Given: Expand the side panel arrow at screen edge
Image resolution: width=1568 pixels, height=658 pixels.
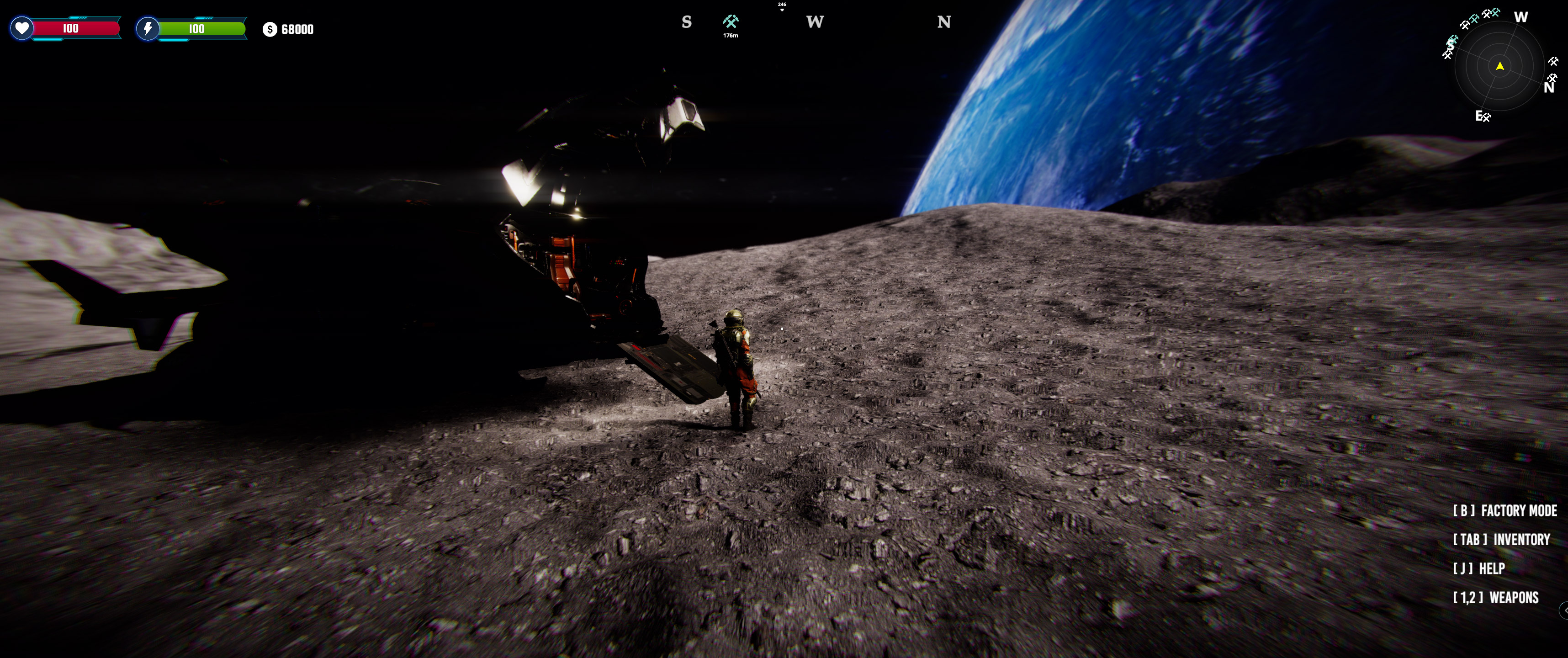Looking at the screenshot, I should click(x=1564, y=610).
